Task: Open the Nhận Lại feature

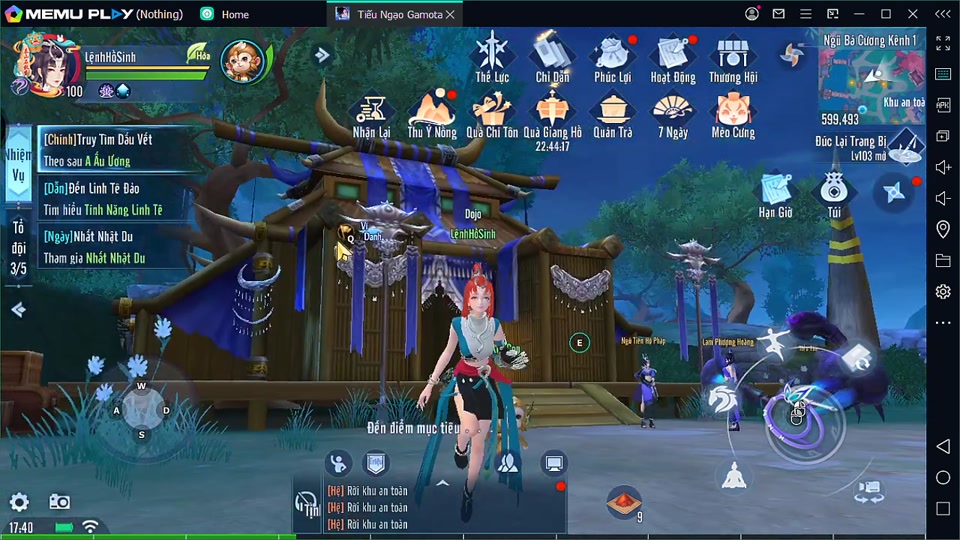Action: [371, 113]
